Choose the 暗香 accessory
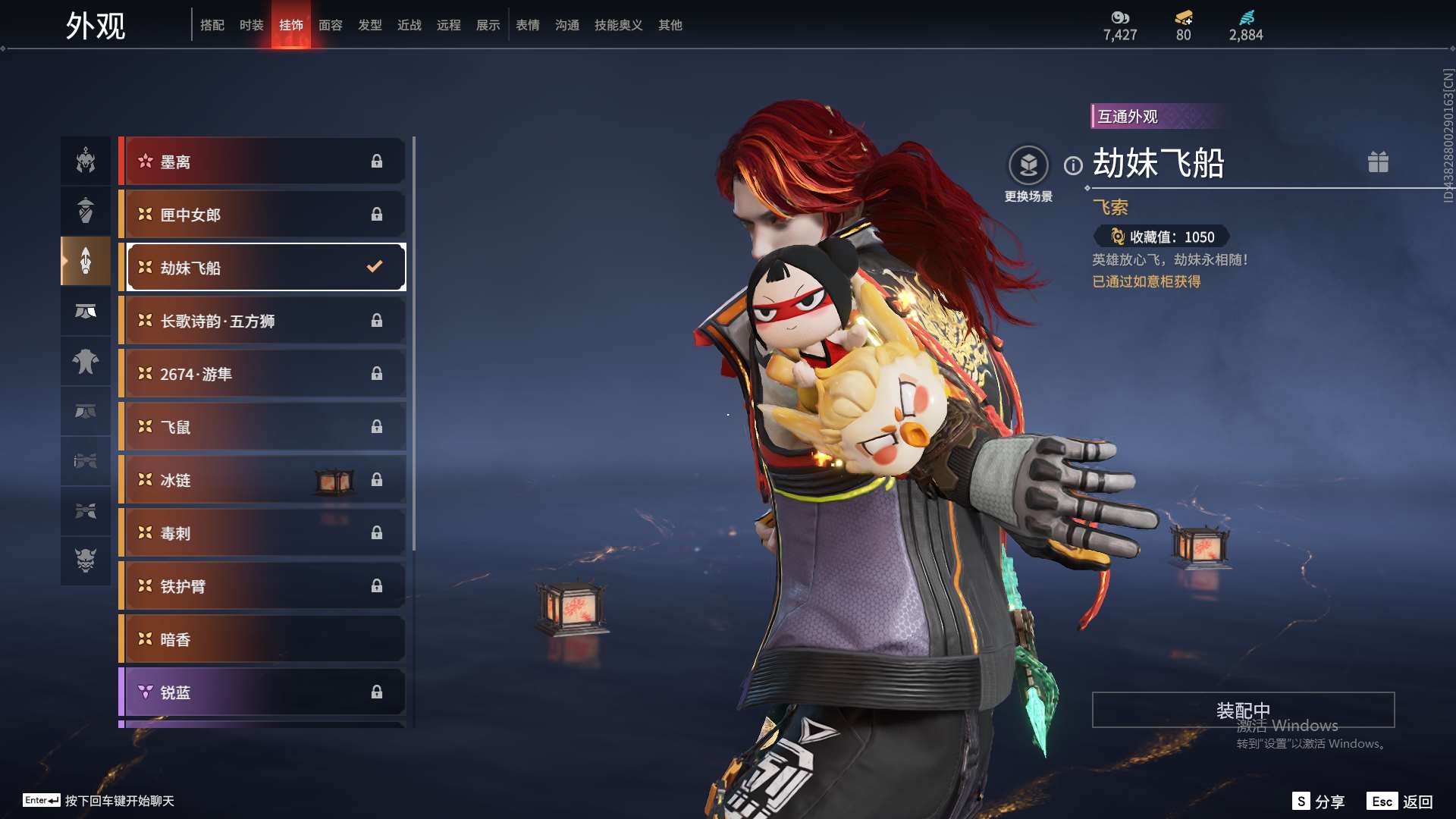 point(263,639)
